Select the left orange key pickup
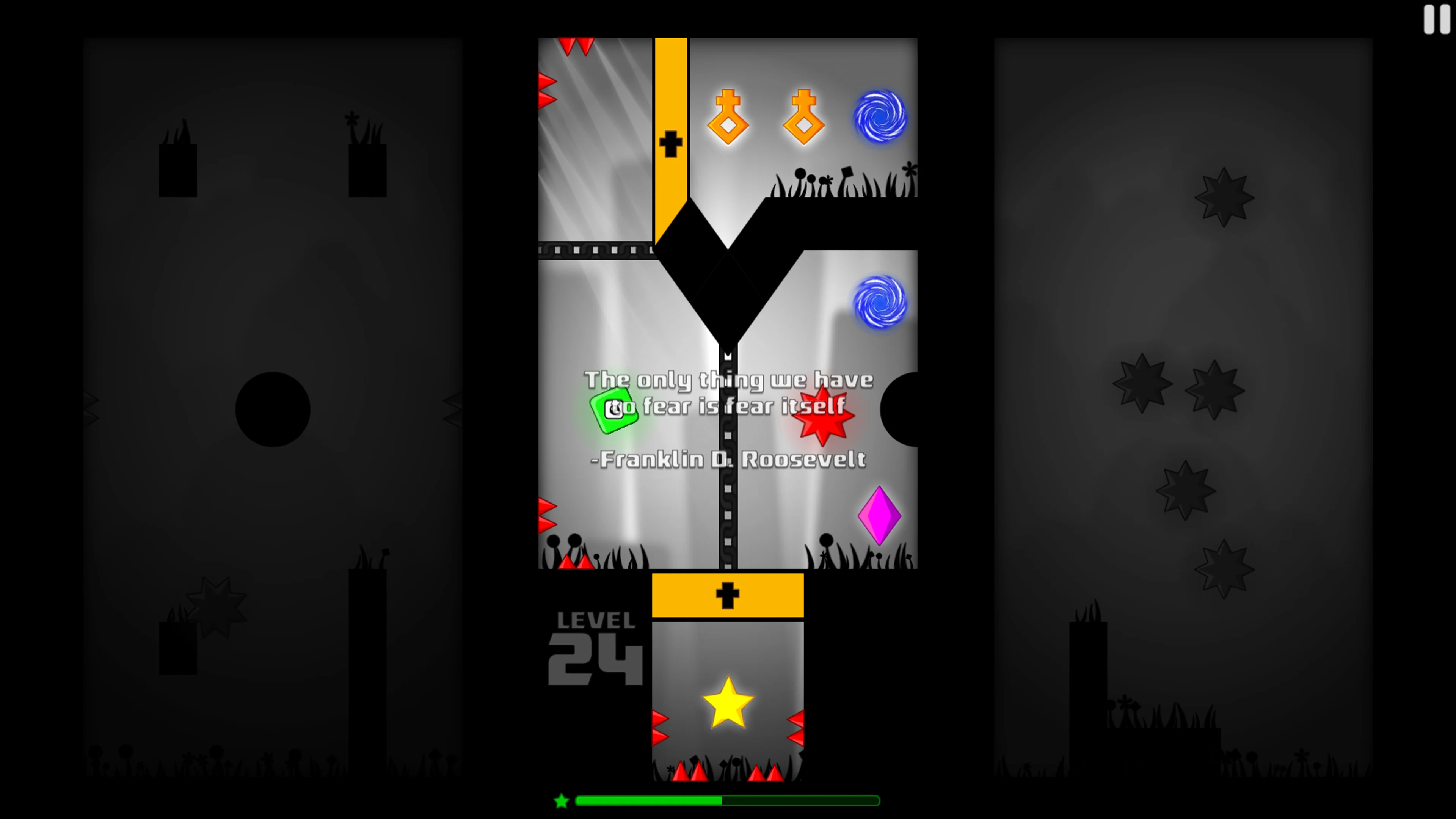 pyautogui.click(x=728, y=117)
